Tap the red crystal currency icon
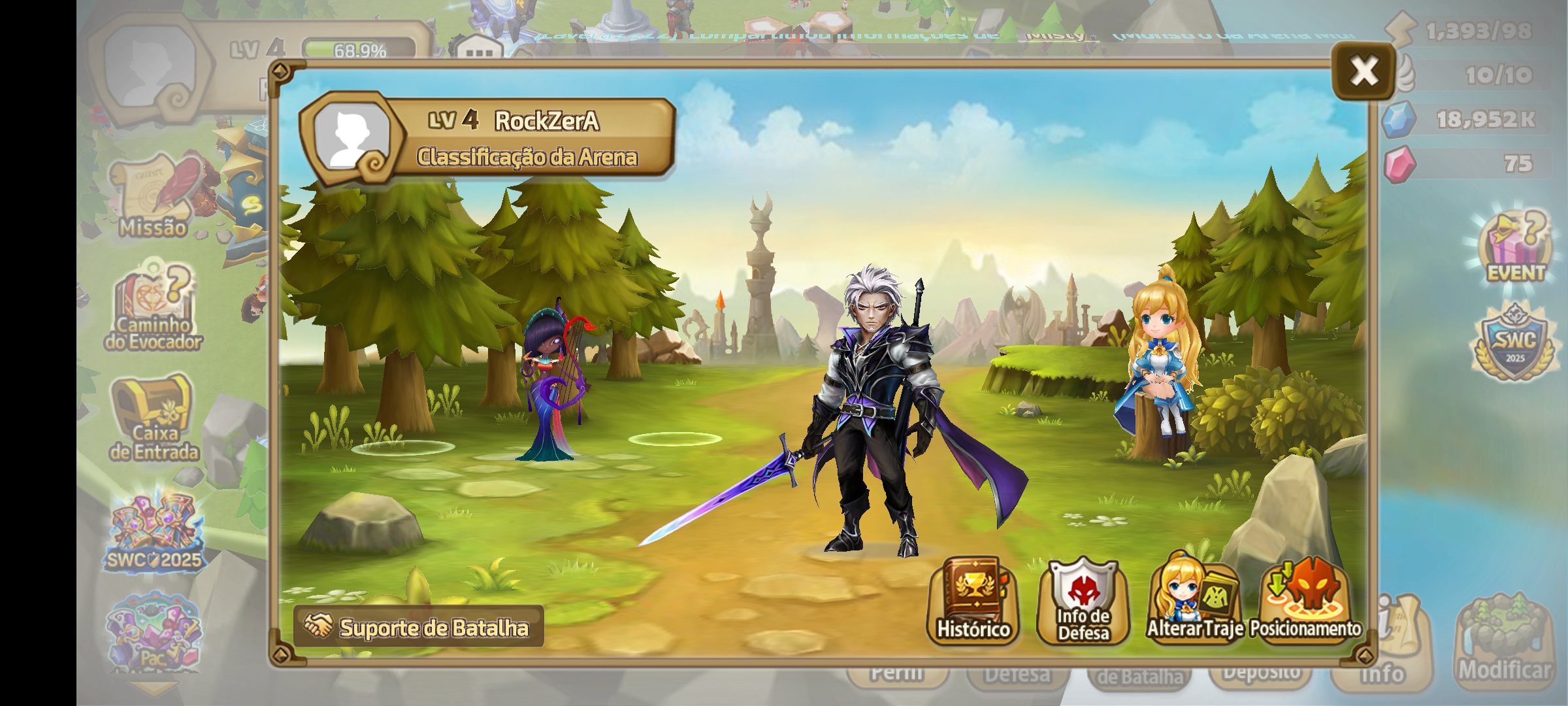 click(x=1399, y=163)
